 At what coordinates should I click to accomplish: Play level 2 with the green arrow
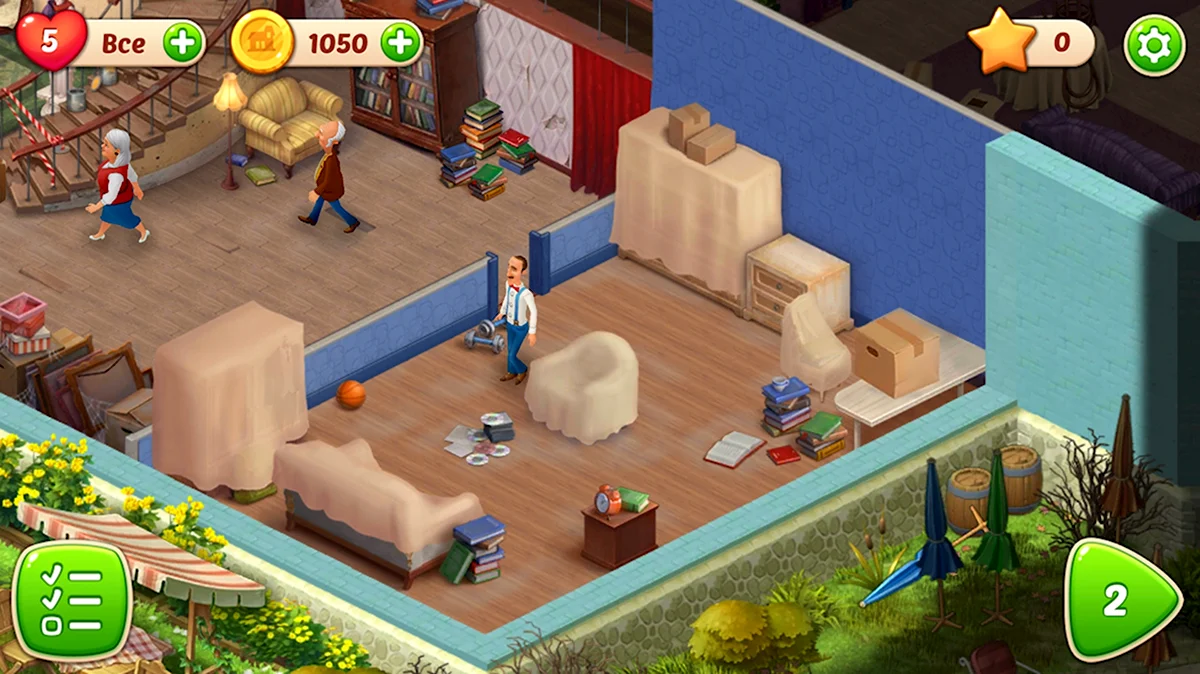point(1121,600)
